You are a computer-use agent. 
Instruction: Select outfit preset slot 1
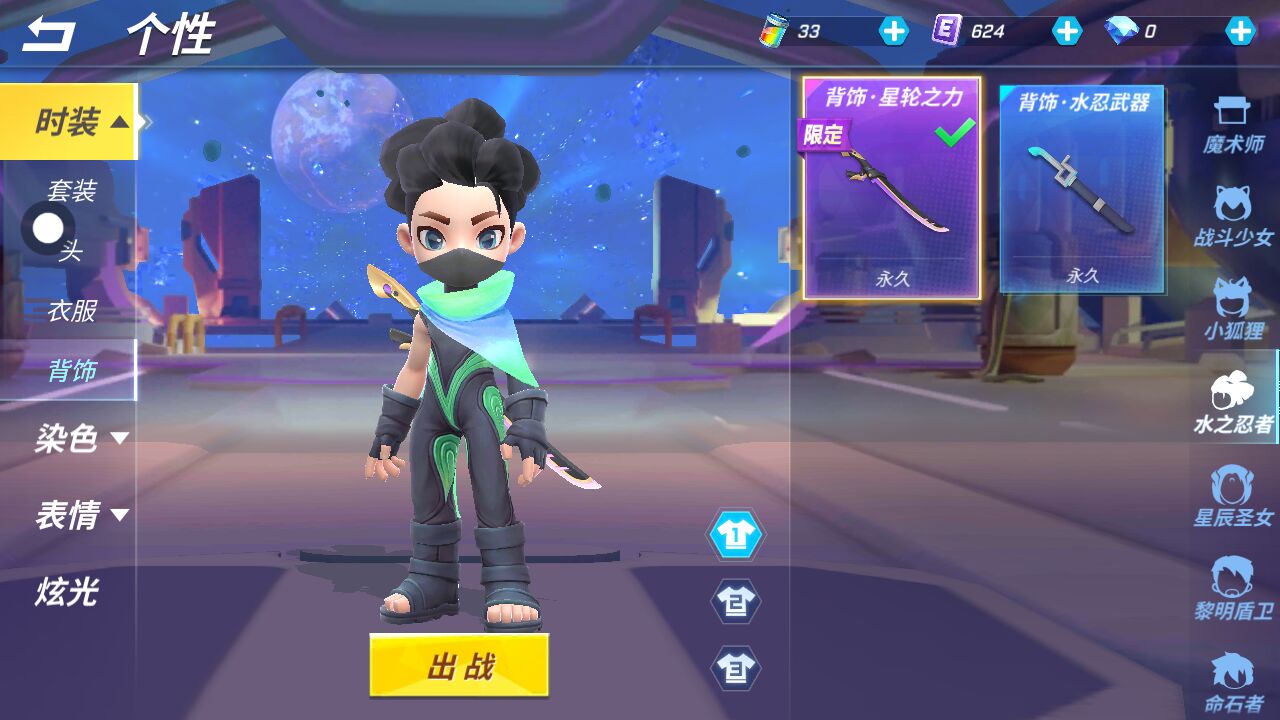point(736,536)
